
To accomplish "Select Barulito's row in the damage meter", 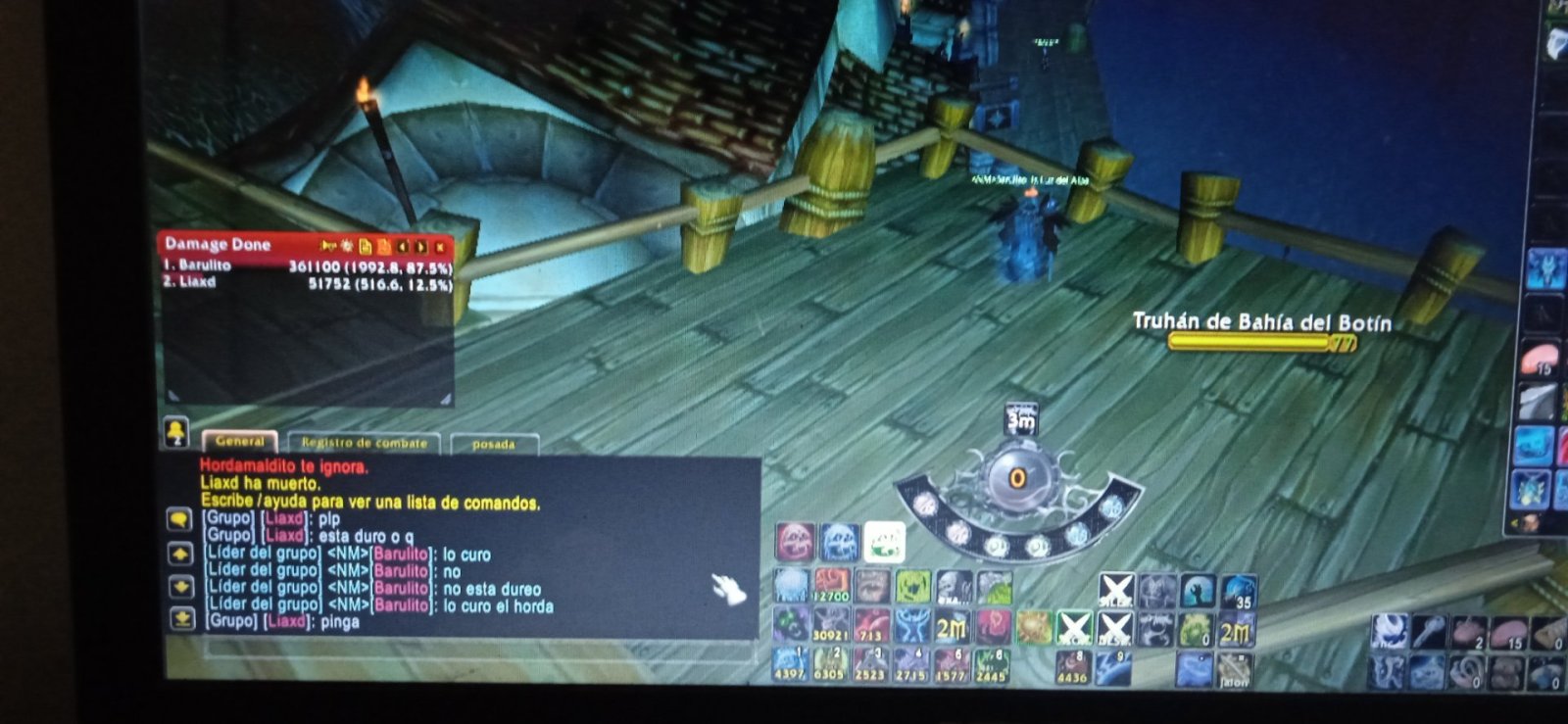I will pos(306,265).
